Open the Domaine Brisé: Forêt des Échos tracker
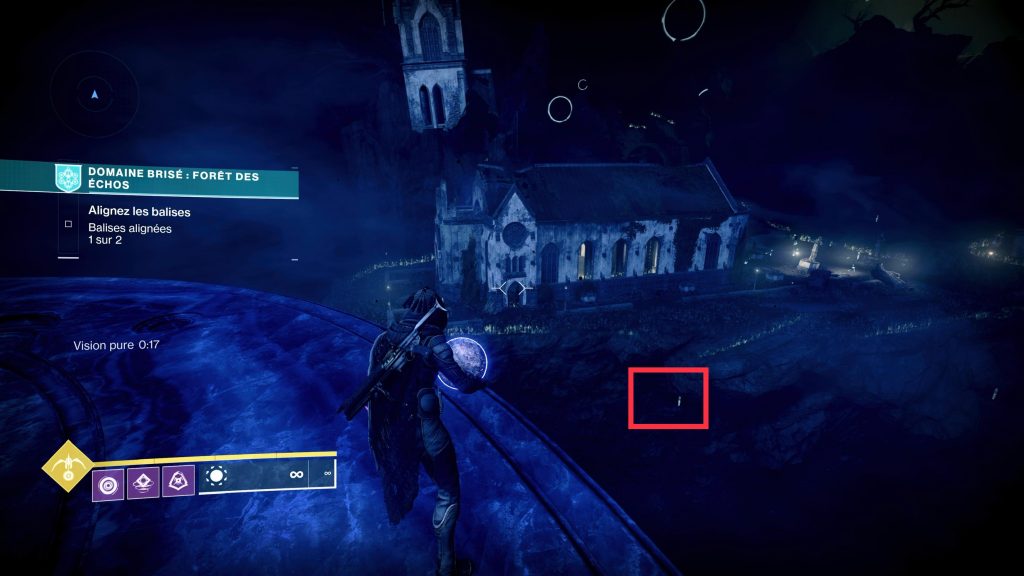Viewport: 1024px width, 576px height. (172, 182)
